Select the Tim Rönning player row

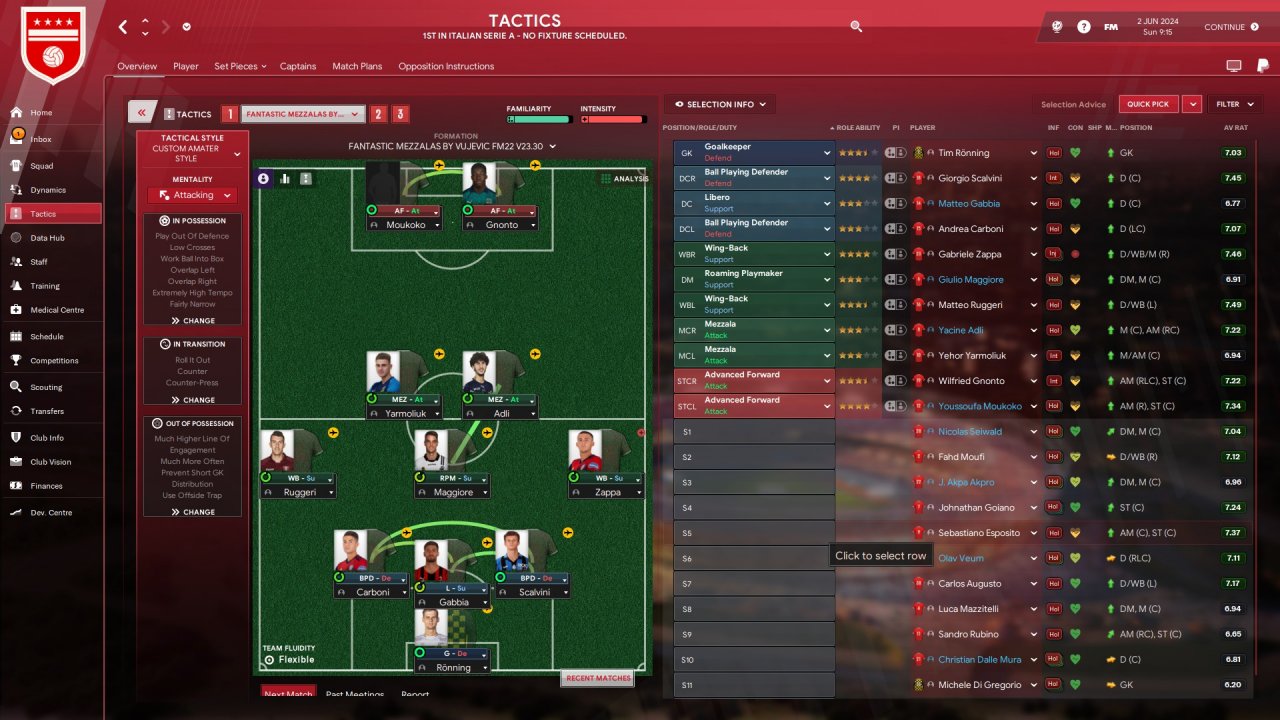click(963, 153)
